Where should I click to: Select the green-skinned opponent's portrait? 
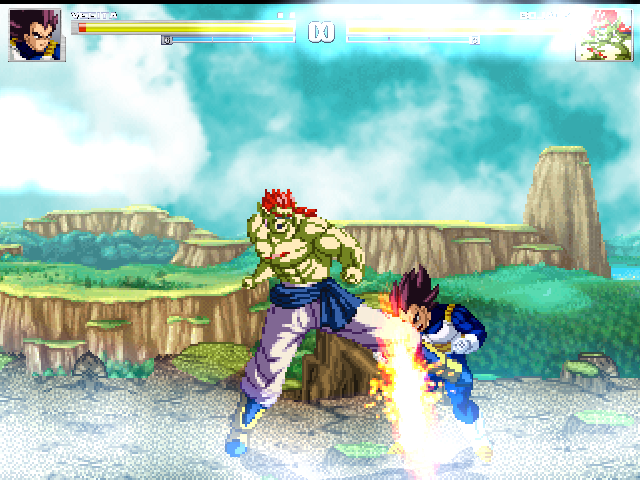click(x=603, y=36)
